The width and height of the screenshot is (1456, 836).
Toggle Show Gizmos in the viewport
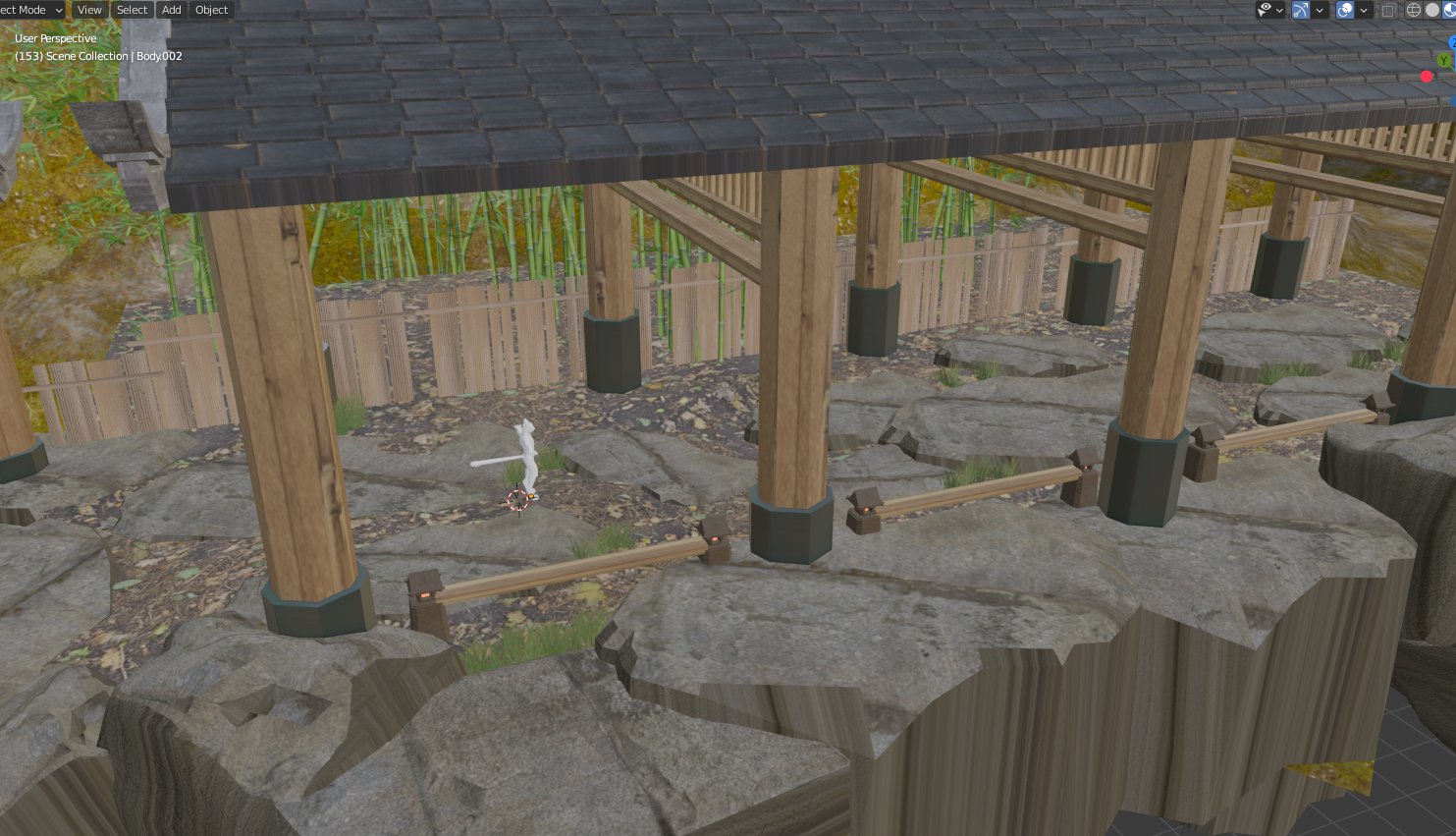1300,10
